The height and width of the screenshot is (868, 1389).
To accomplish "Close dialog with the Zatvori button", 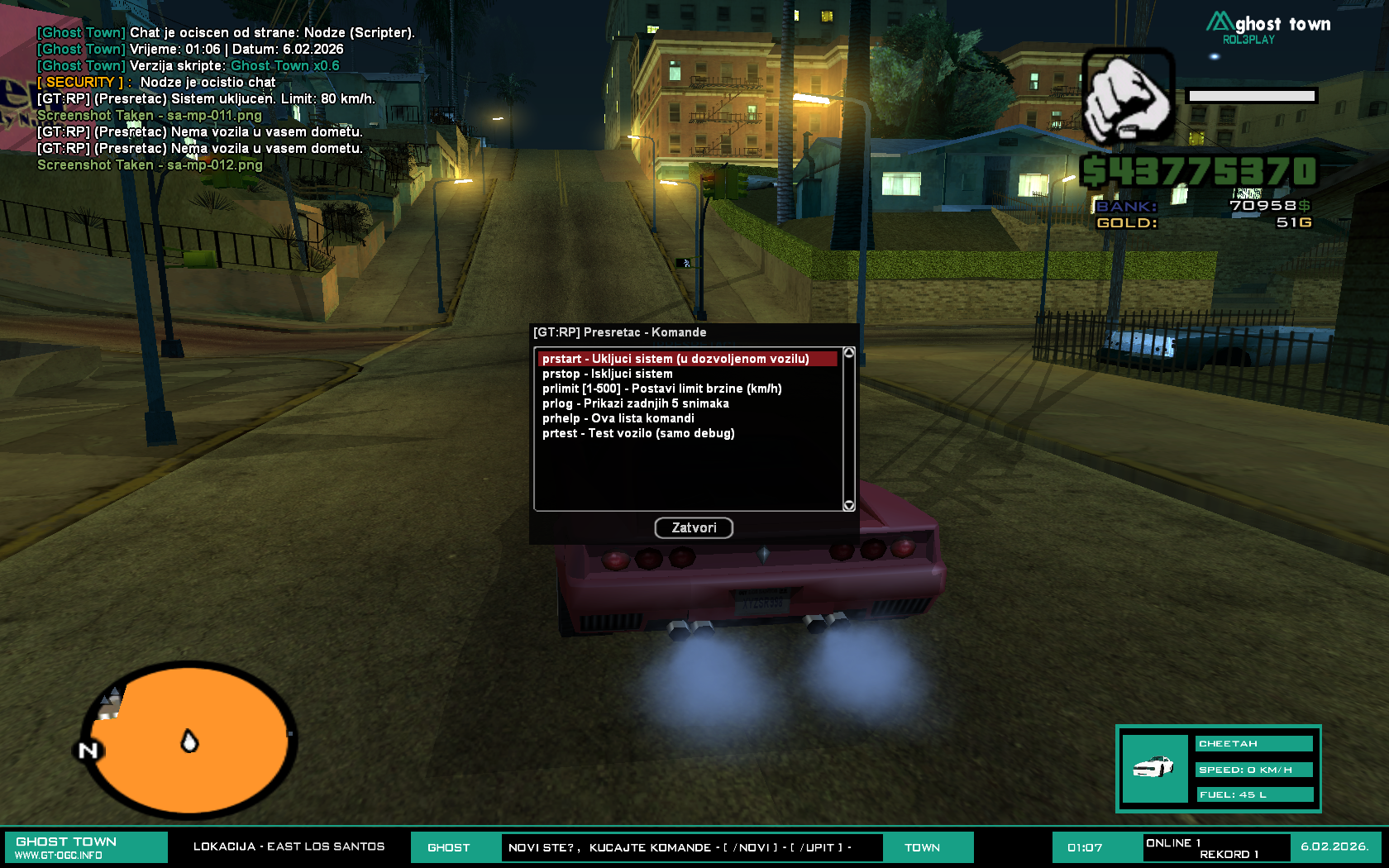I will pos(694,527).
